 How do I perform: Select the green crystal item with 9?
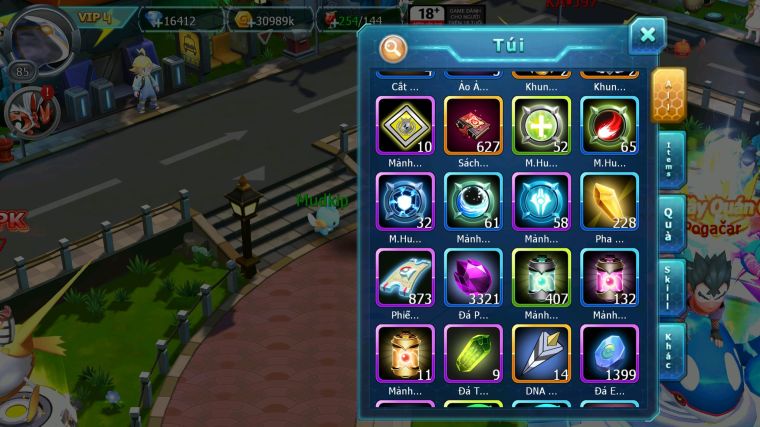[x=473, y=353]
